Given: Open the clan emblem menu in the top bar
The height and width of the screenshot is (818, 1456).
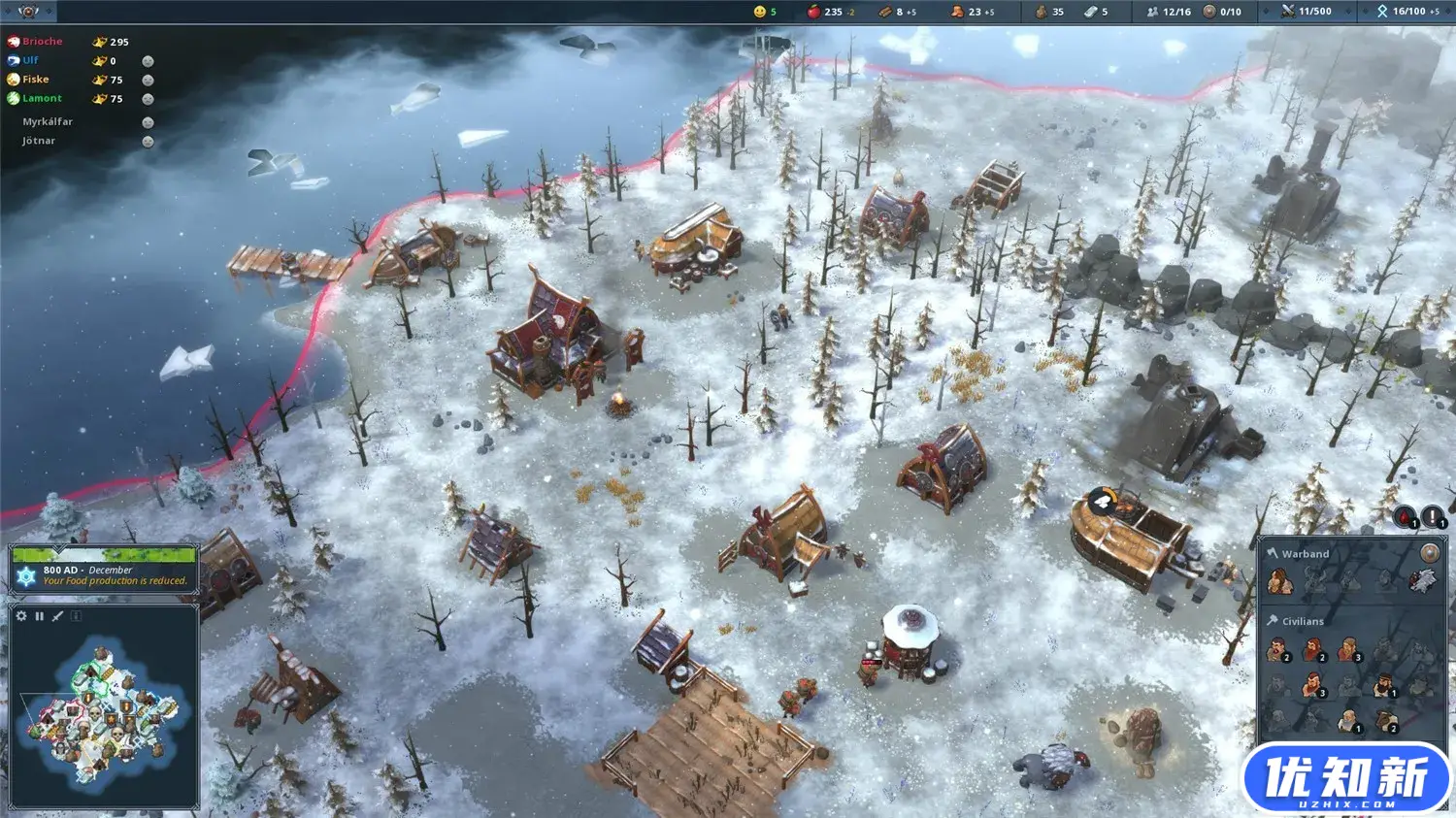Looking at the screenshot, I should pos(27,12).
